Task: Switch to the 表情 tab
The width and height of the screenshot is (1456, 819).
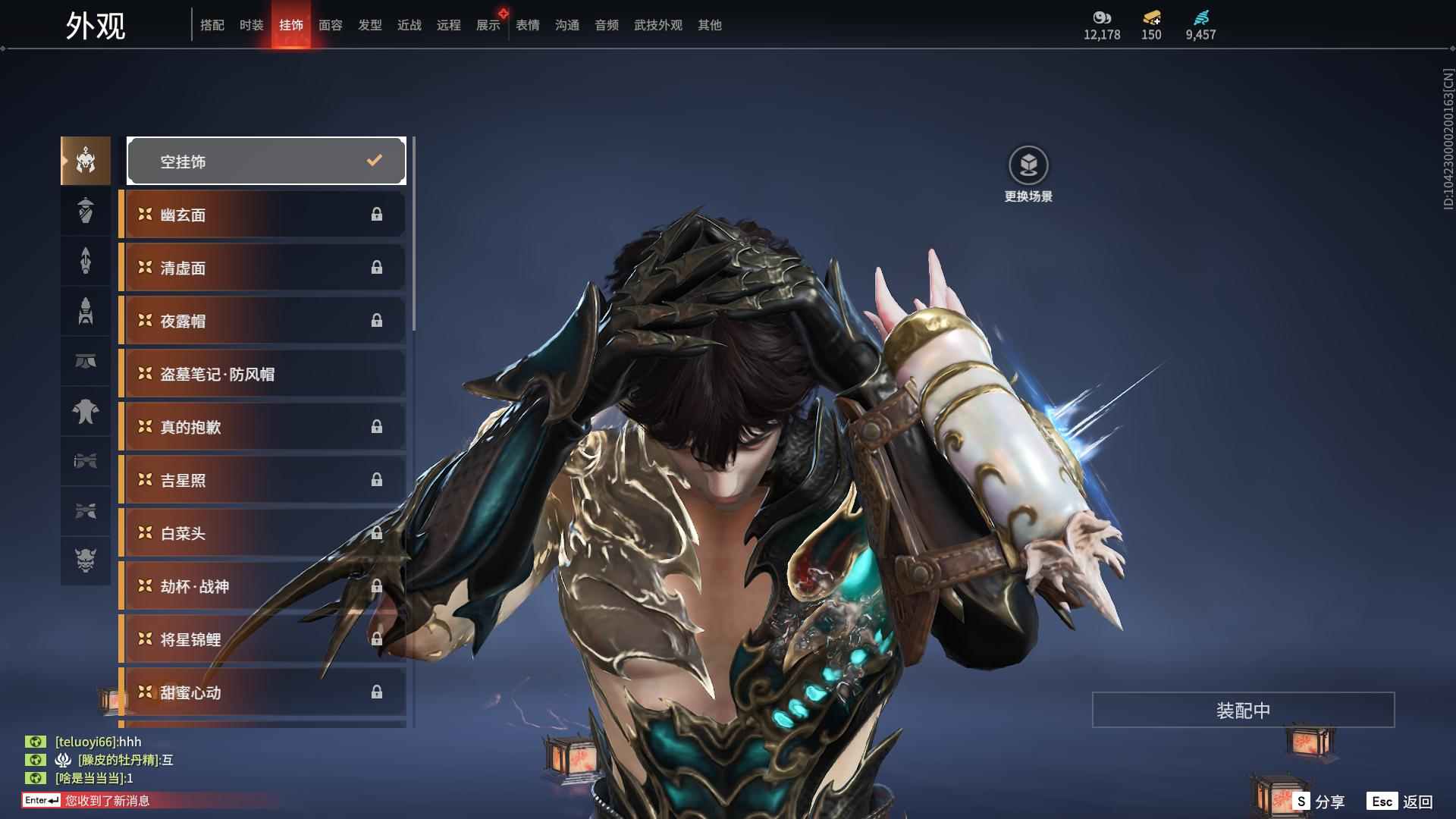Action: coord(527,25)
